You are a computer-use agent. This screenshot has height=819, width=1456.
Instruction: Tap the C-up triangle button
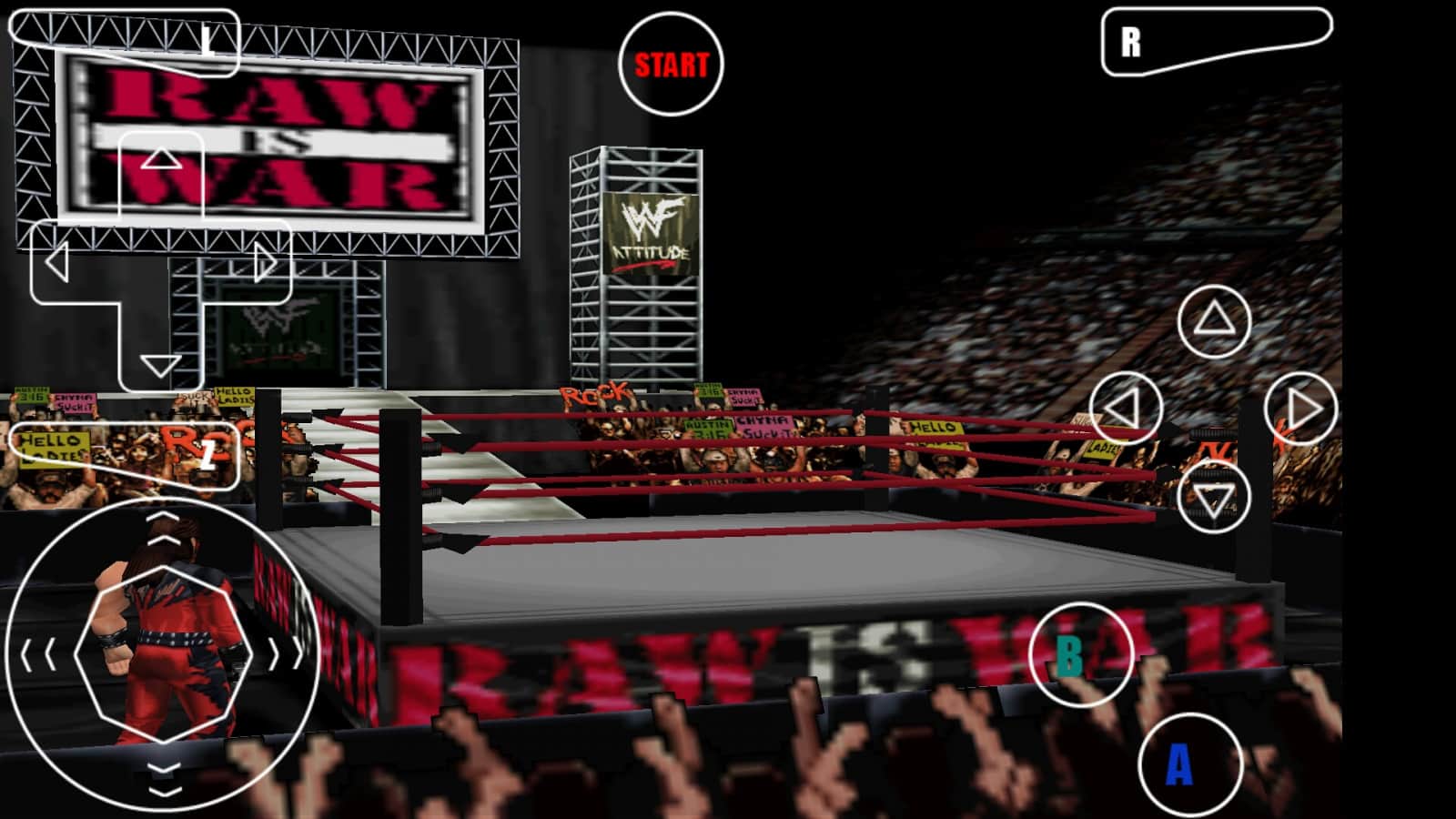click(1214, 321)
